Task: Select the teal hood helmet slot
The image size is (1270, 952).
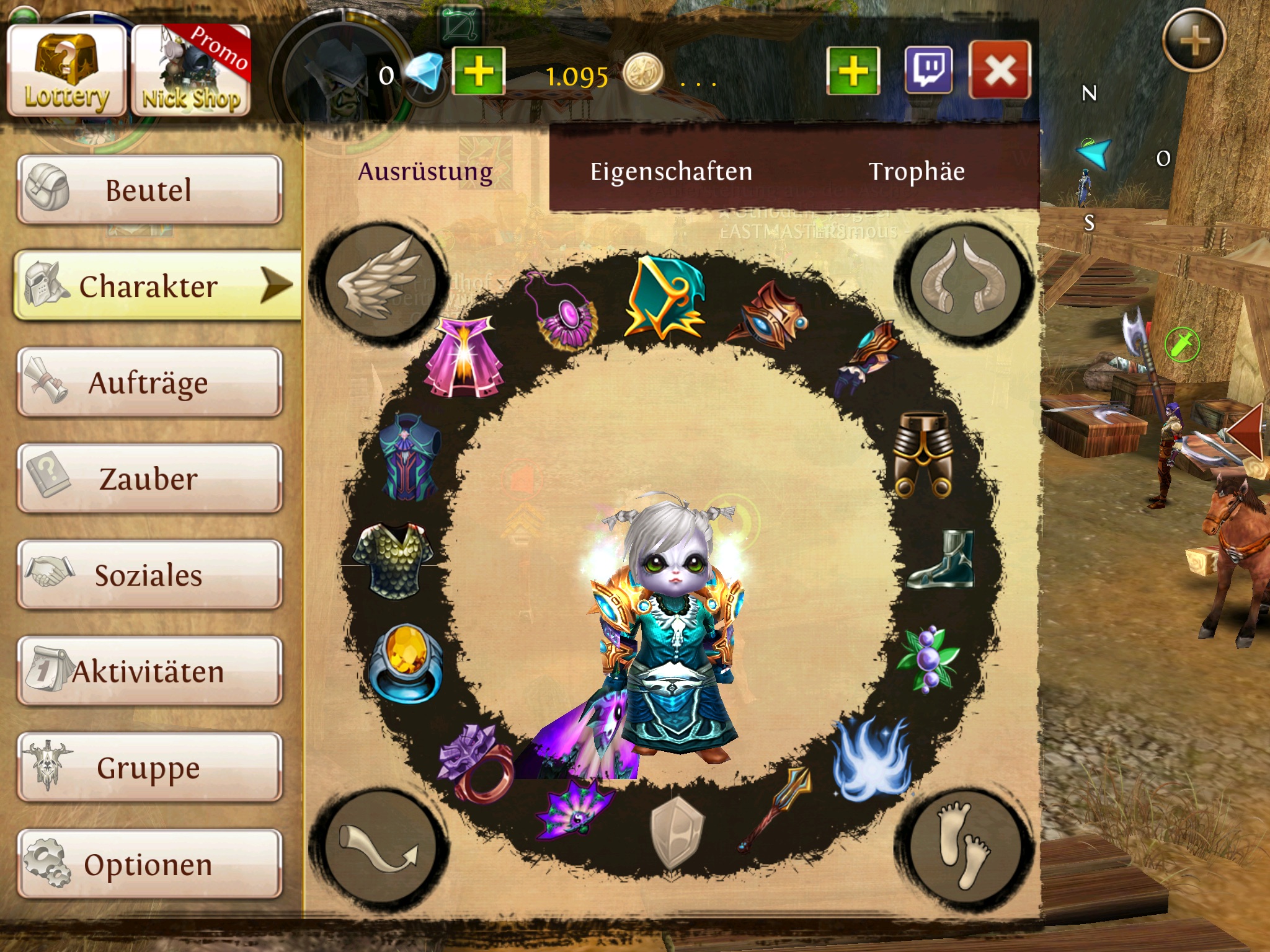Action: click(x=665, y=298)
